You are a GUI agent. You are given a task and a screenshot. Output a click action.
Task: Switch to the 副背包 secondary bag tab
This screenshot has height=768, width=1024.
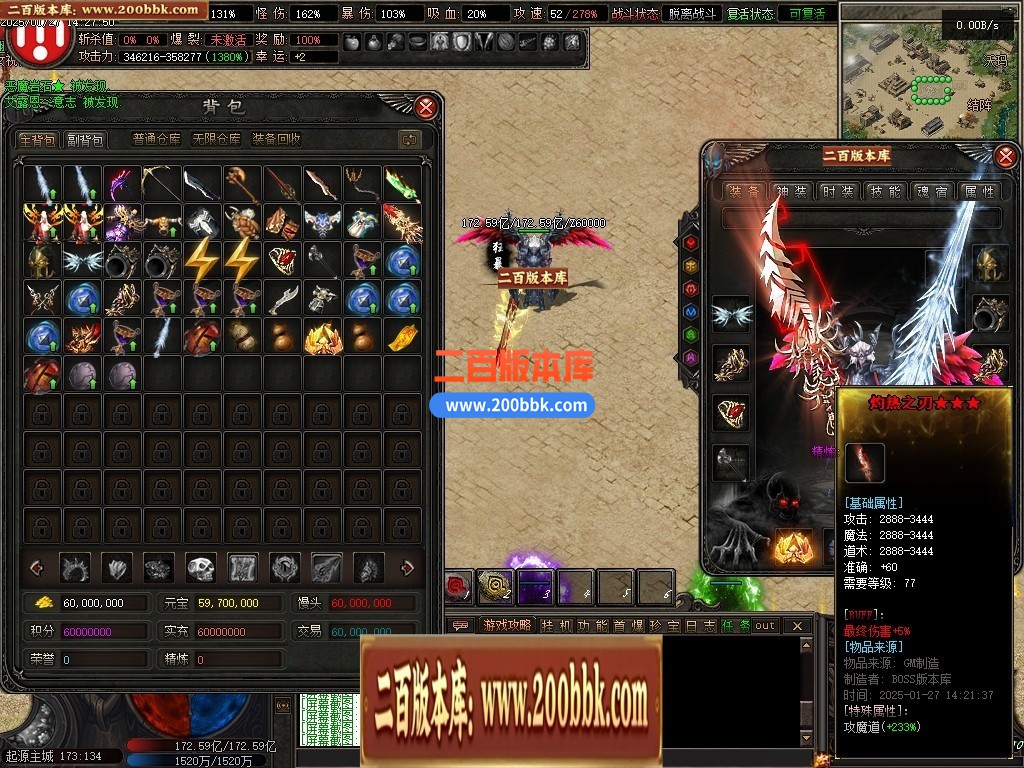pos(85,140)
